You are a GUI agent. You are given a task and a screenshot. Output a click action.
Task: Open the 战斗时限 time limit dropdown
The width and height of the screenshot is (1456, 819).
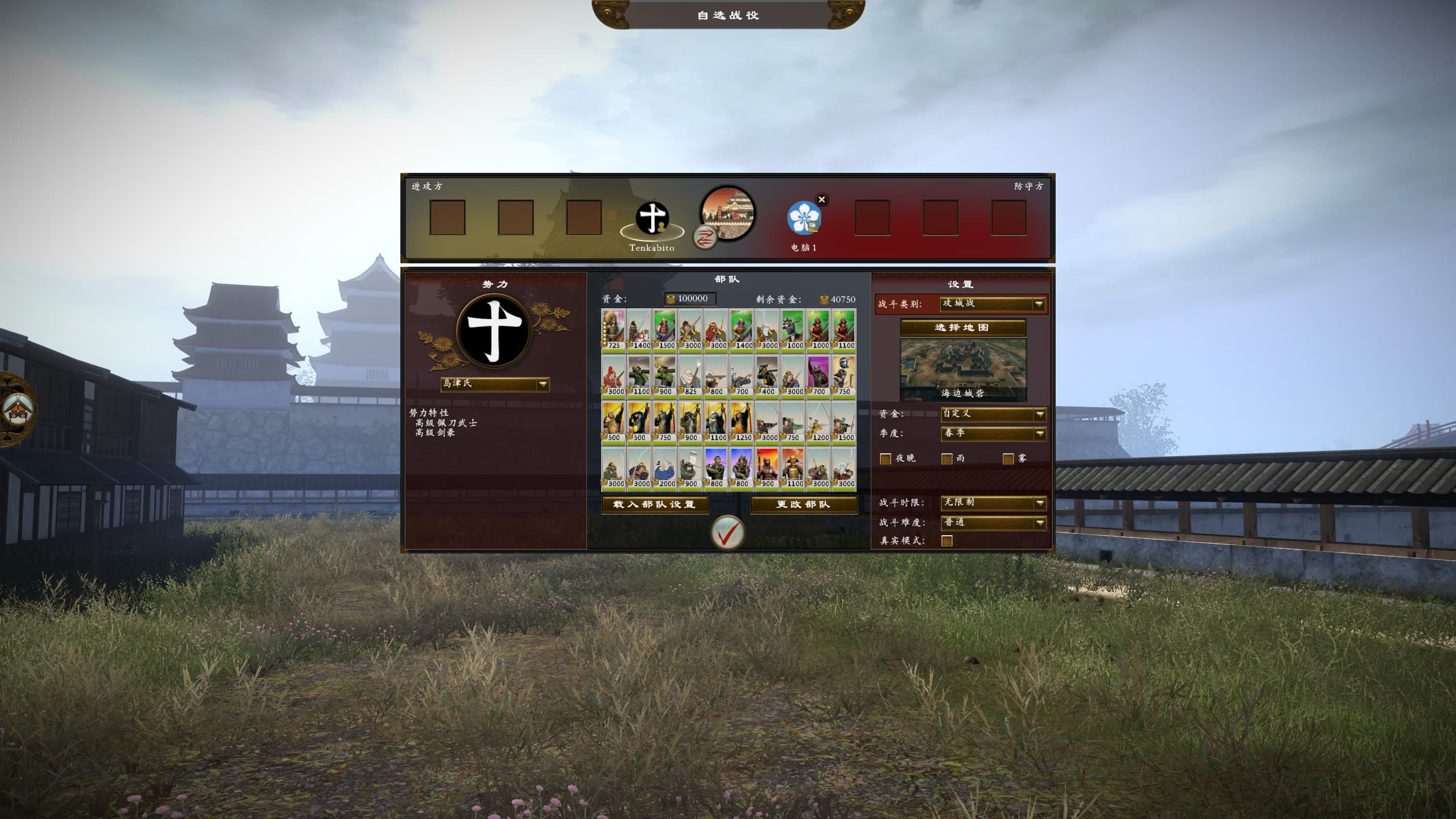[993, 503]
